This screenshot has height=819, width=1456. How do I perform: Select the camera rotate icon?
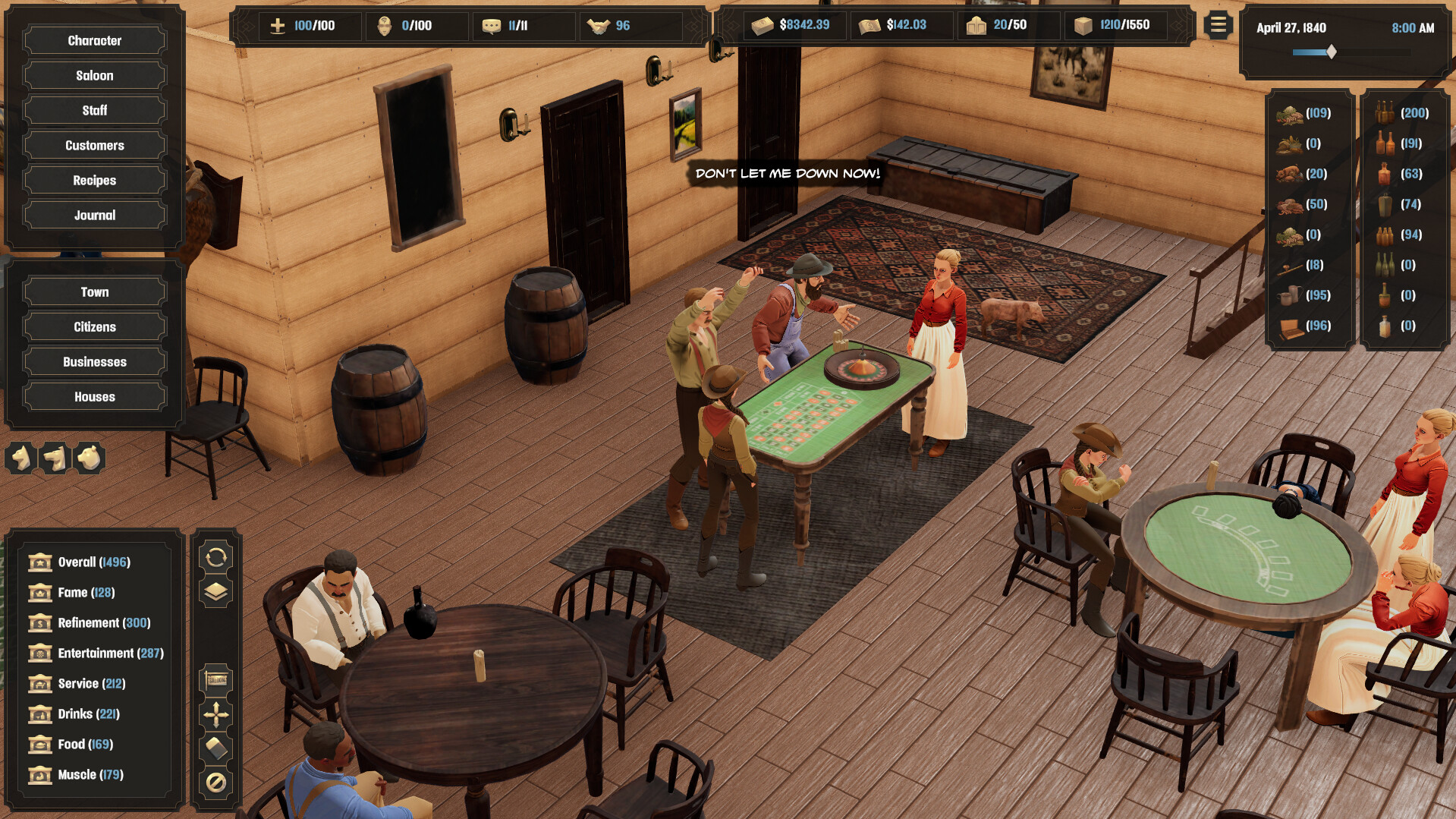click(x=216, y=559)
